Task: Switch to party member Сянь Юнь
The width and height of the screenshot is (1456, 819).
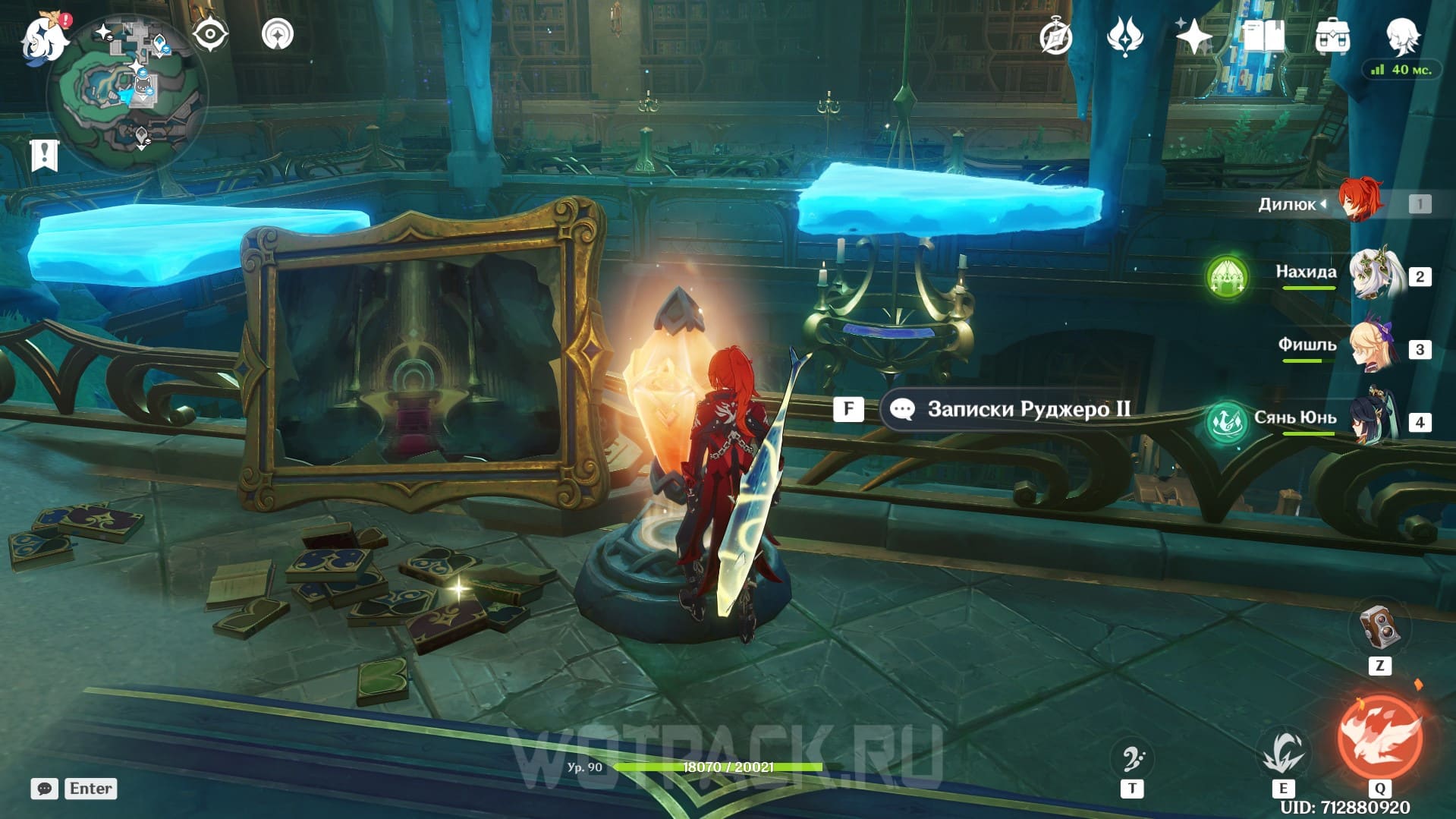Action: [x=1374, y=418]
